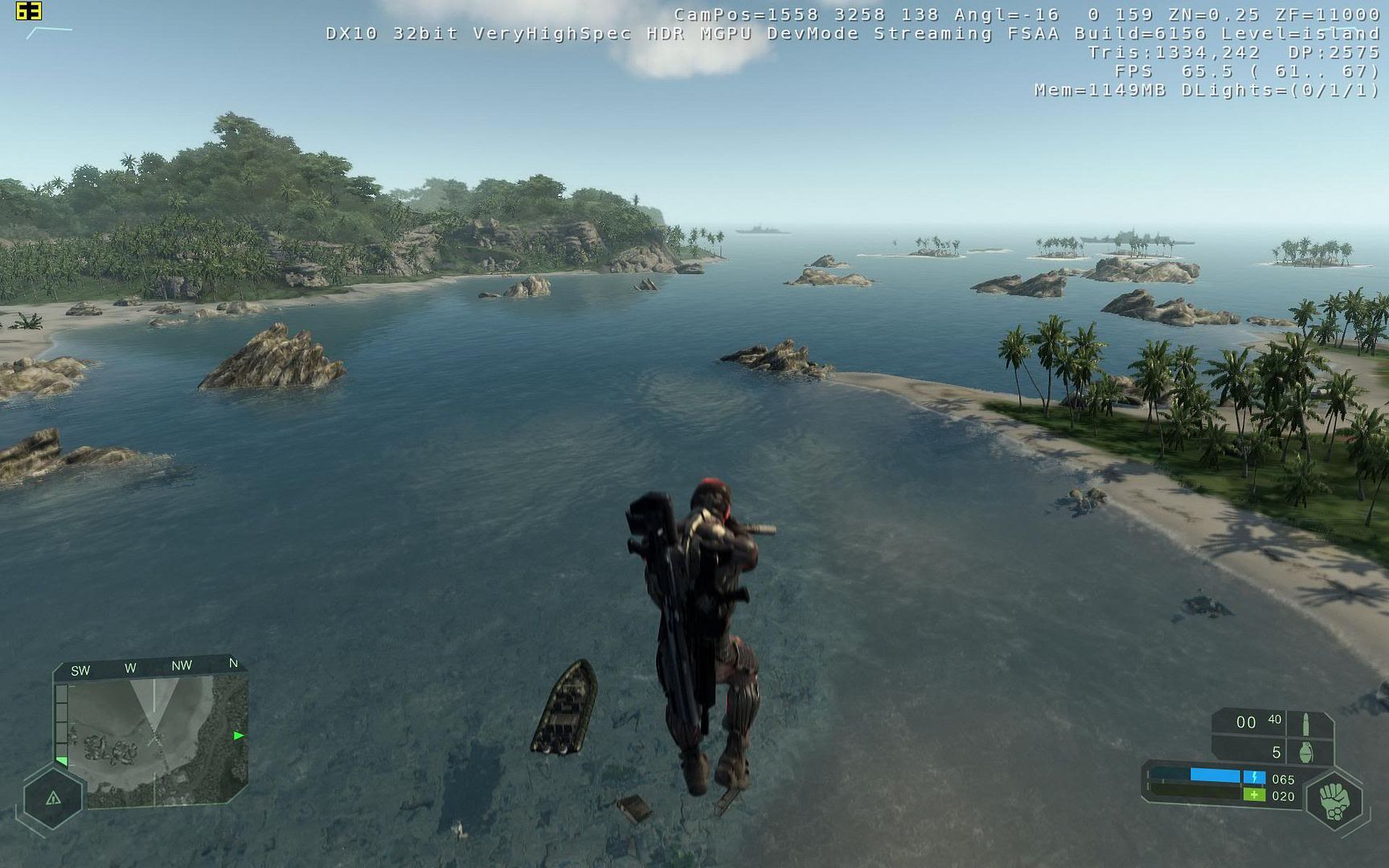Select the grenade icon
The height and width of the screenshot is (868, 1389).
coord(1306,752)
